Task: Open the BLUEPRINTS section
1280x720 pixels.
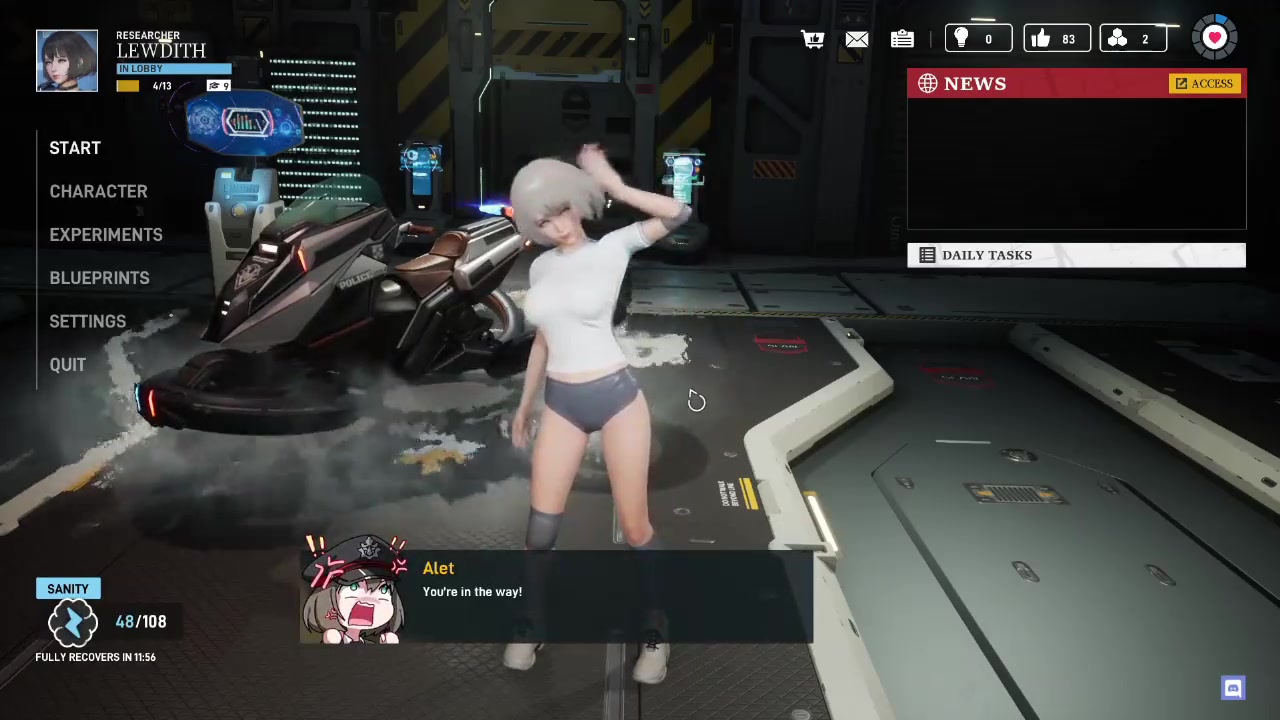Action: tap(99, 278)
